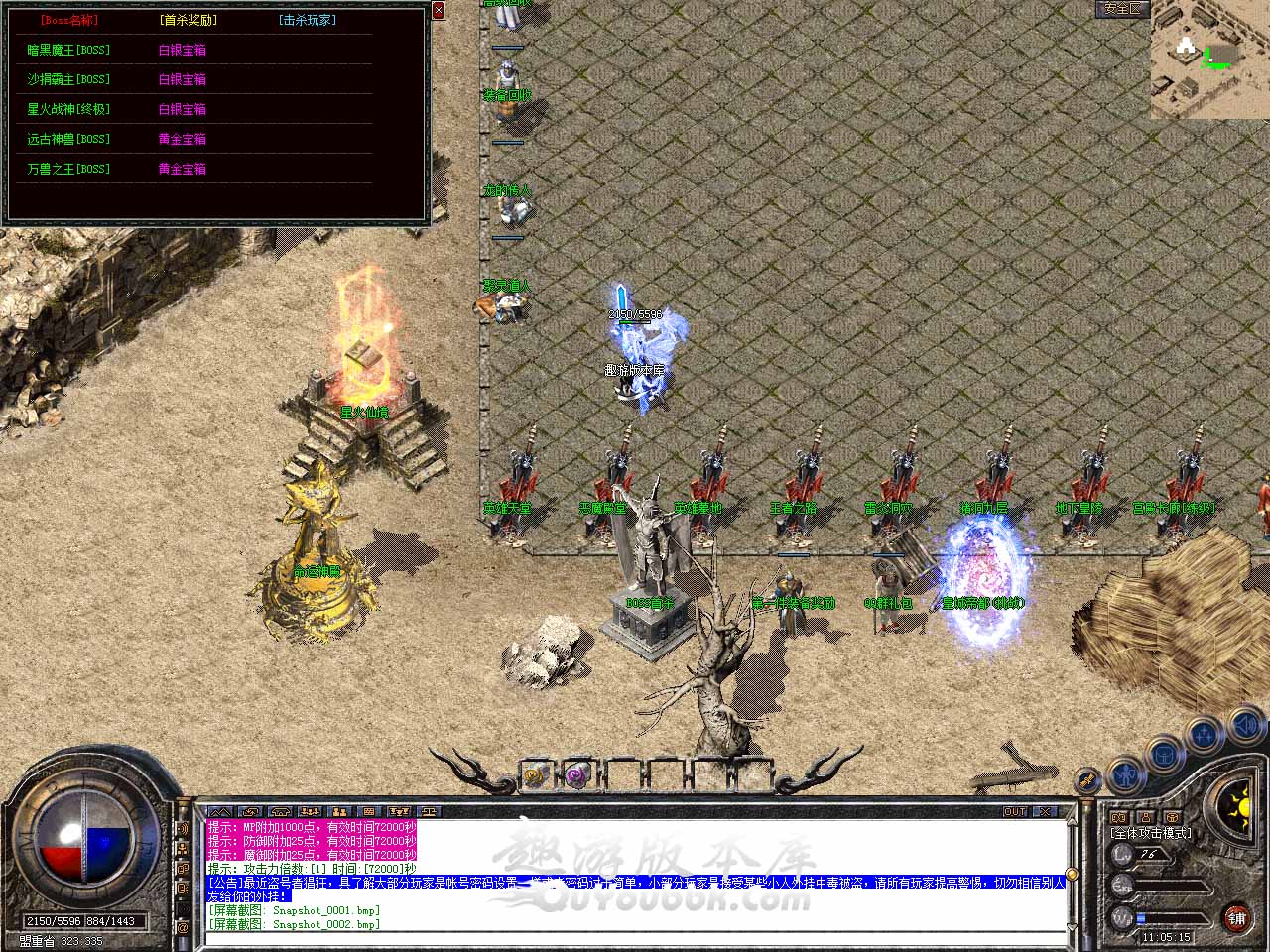Choose the 星火战神[终极] boss entry
The height and width of the screenshot is (952, 1270).
click(x=68, y=109)
